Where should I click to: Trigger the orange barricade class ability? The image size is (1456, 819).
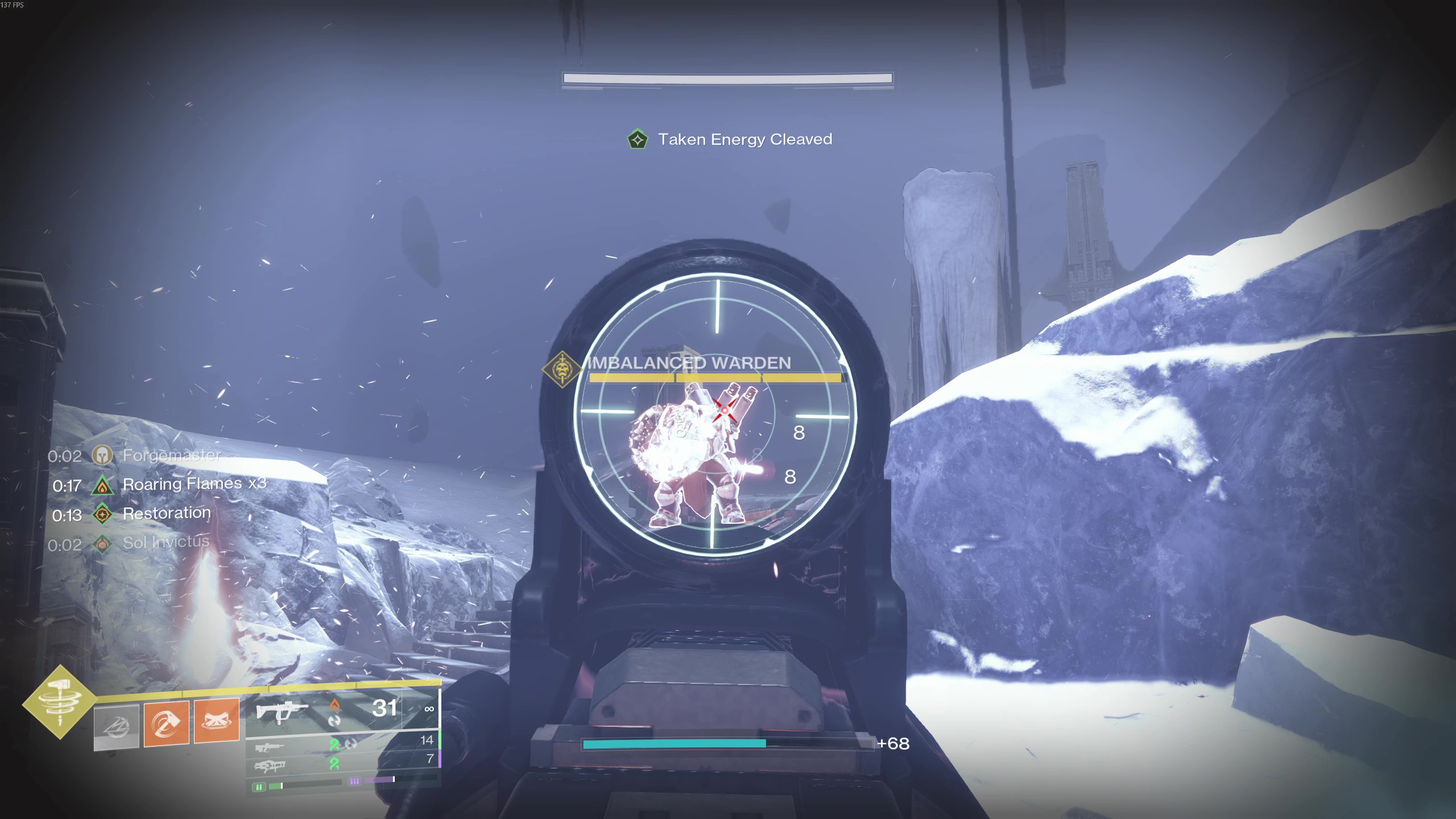[216, 721]
